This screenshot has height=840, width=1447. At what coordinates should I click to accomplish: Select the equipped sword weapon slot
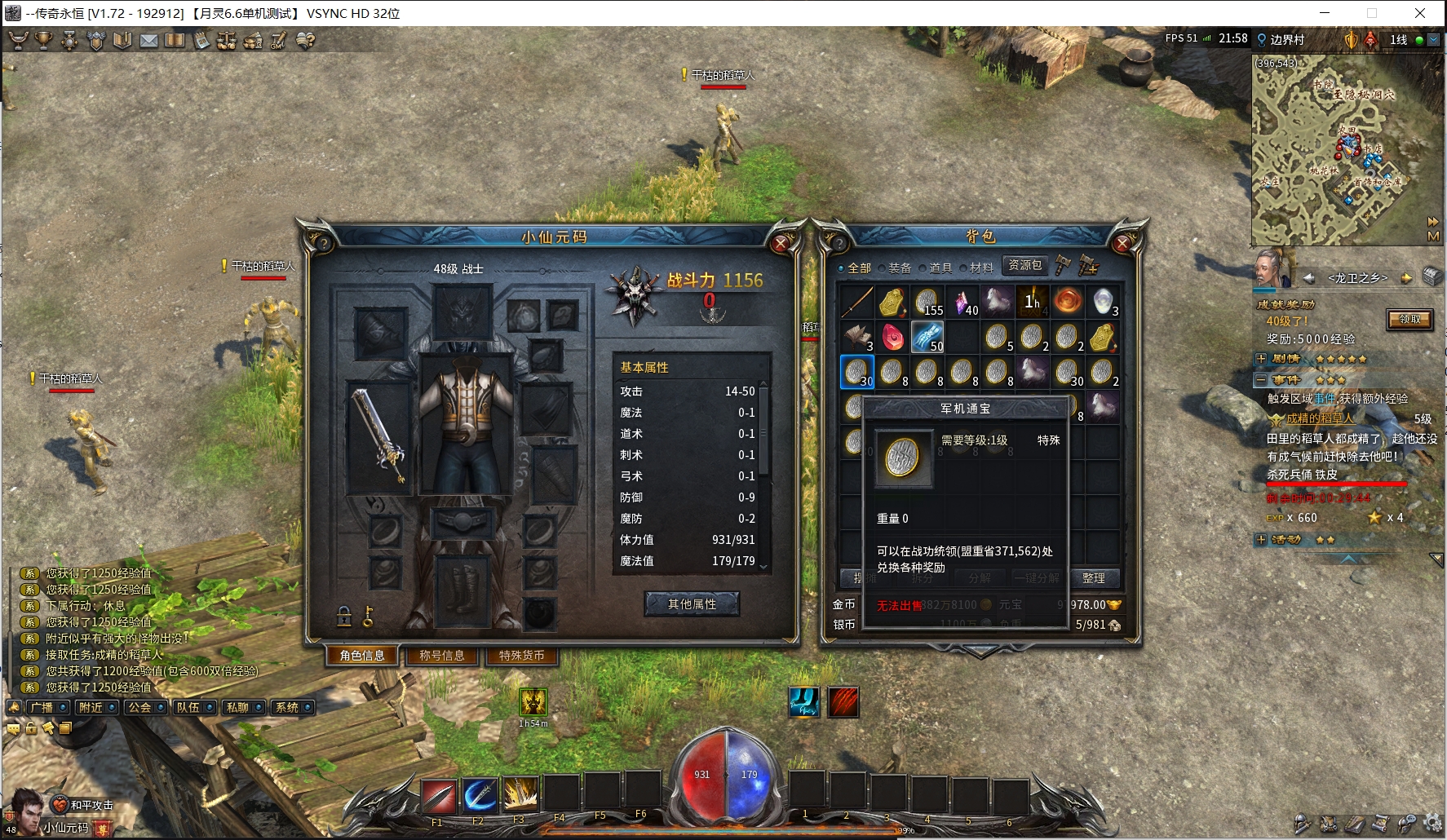(378, 435)
